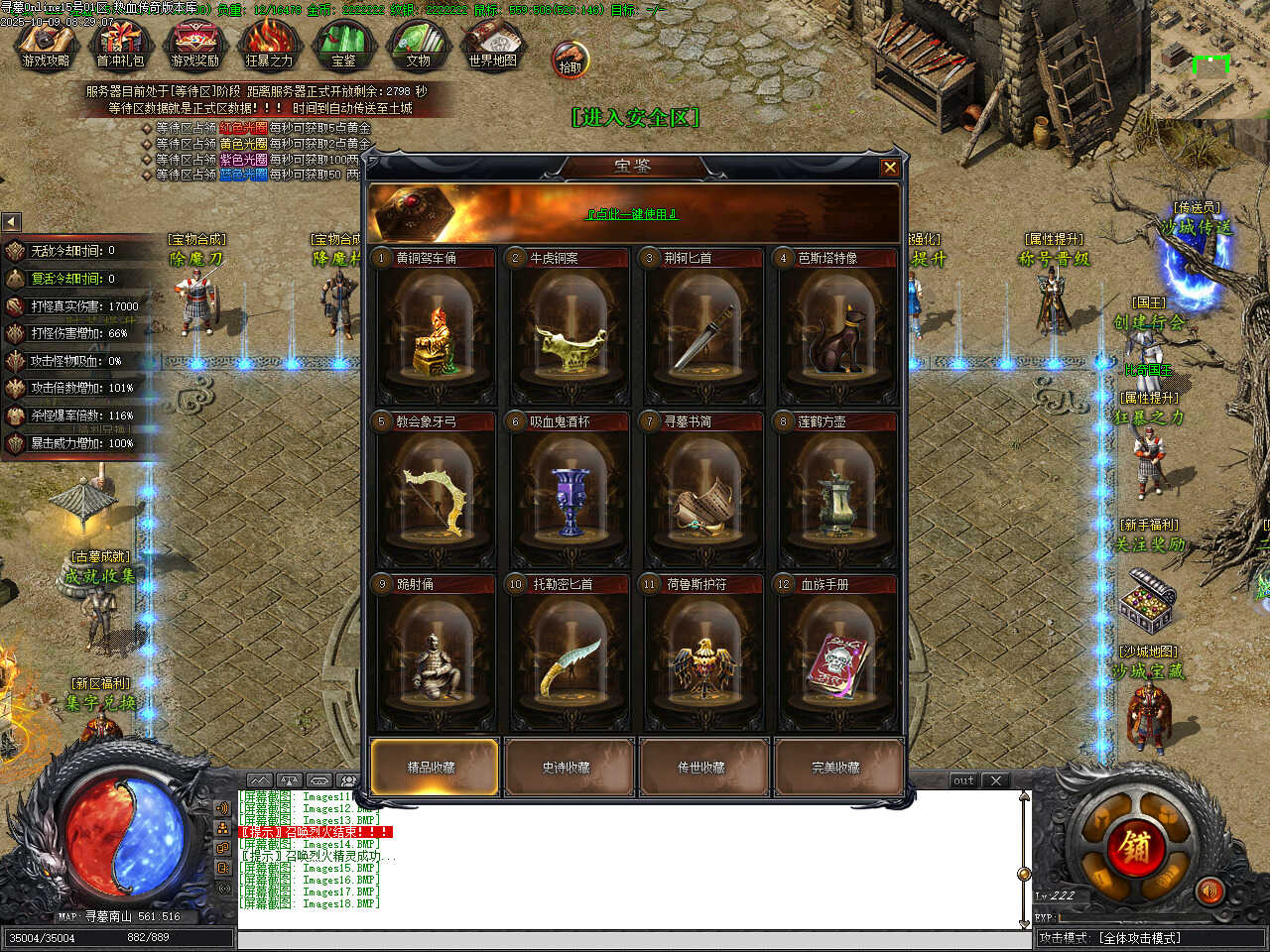Open the 首冲礼包 gift pack
The width and height of the screenshot is (1270, 952).
click(120, 46)
